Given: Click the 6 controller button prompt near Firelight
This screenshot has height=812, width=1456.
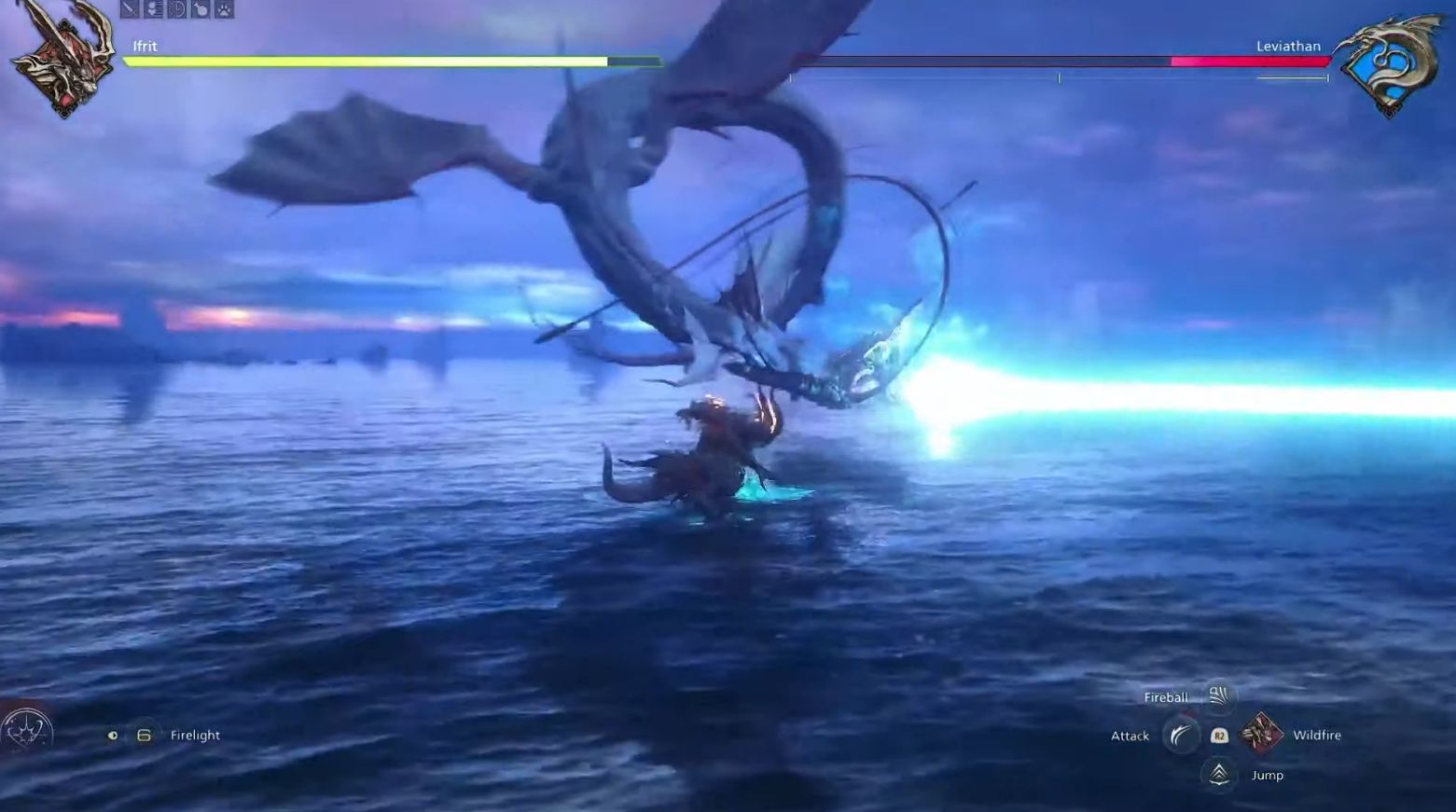Looking at the screenshot, I should [x=142, y=735].
